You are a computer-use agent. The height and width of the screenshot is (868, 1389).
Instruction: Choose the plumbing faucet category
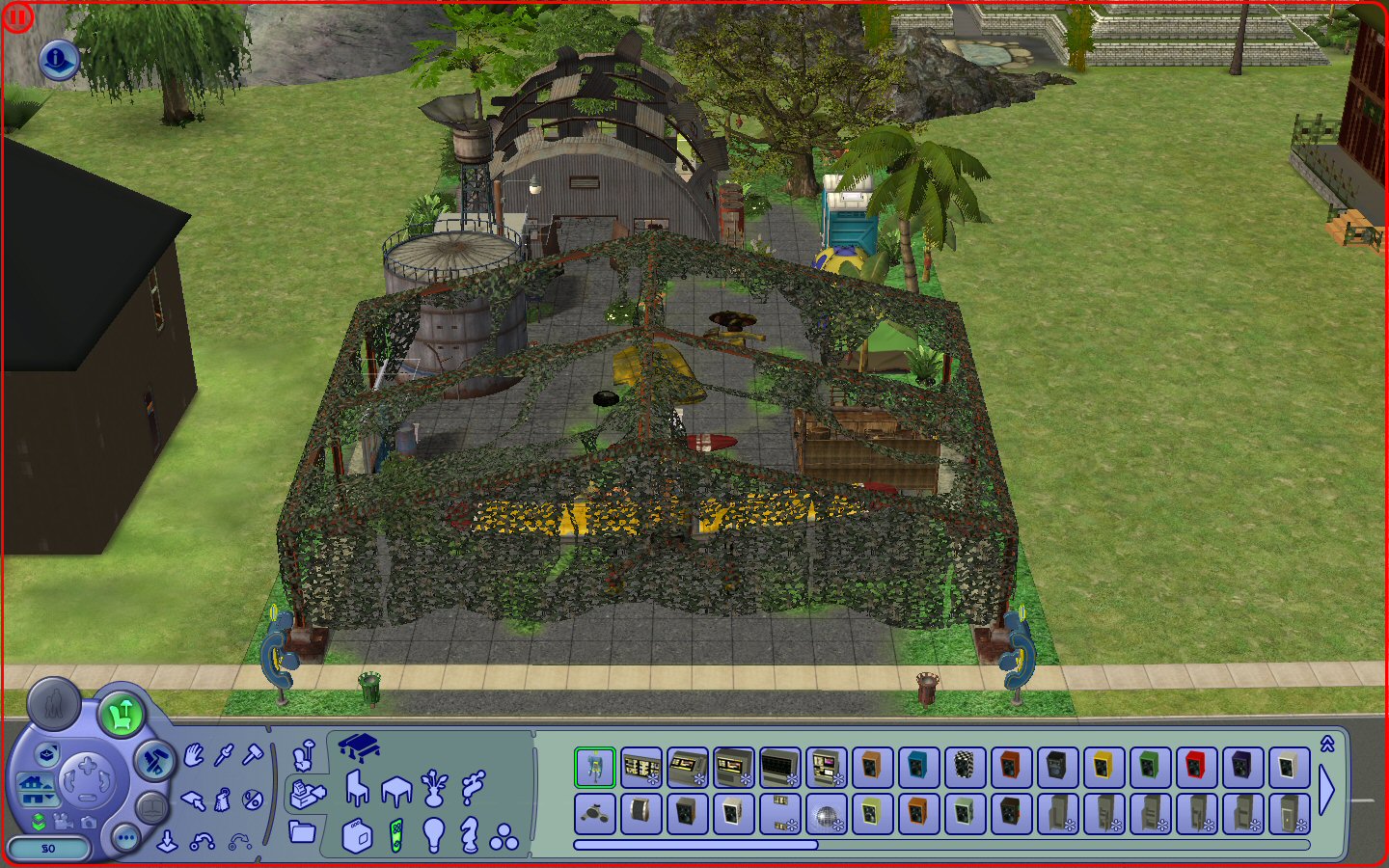point(473,787)
